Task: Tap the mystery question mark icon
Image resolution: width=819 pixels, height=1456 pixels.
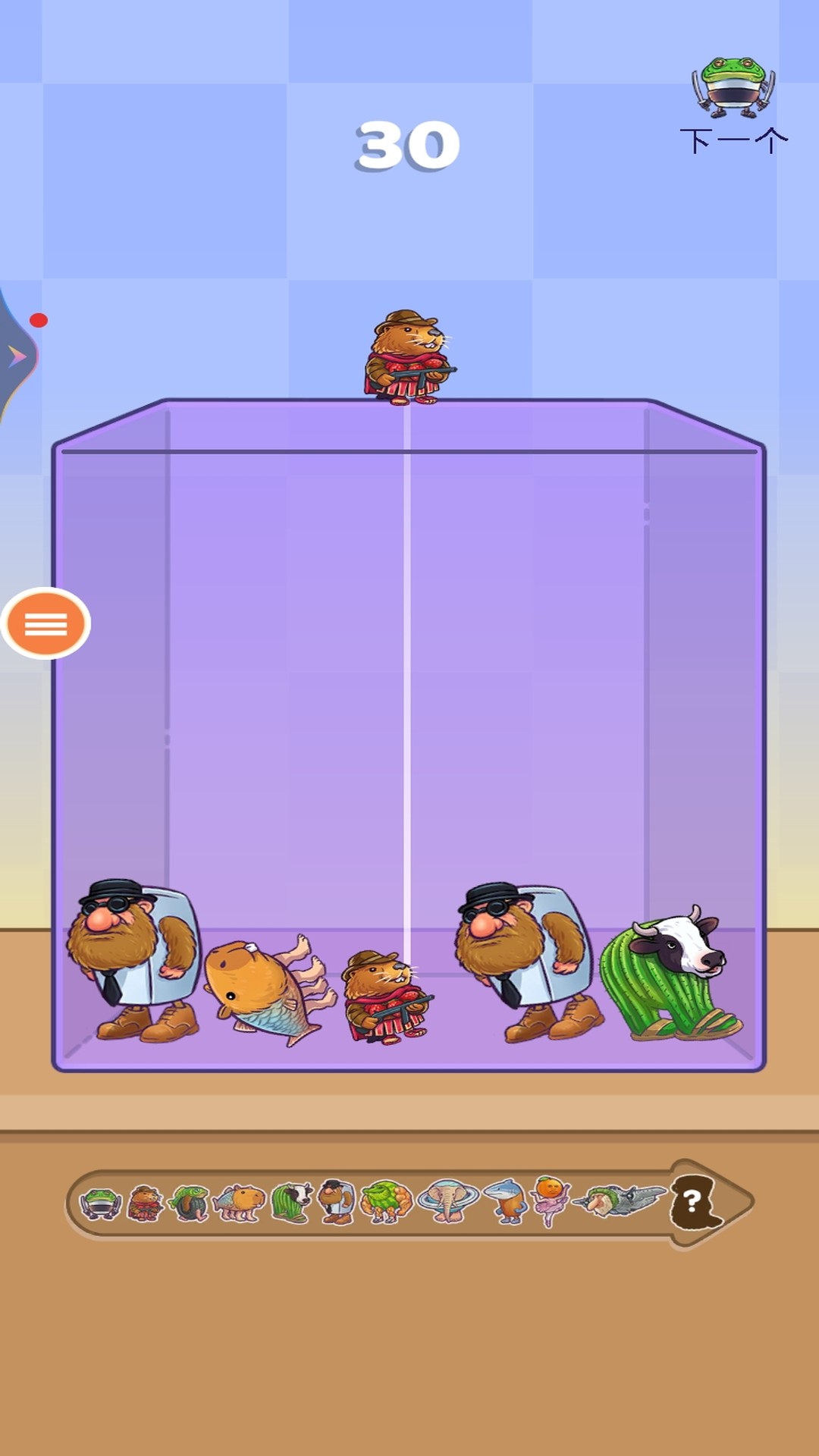Action: tap(692, 1202)
